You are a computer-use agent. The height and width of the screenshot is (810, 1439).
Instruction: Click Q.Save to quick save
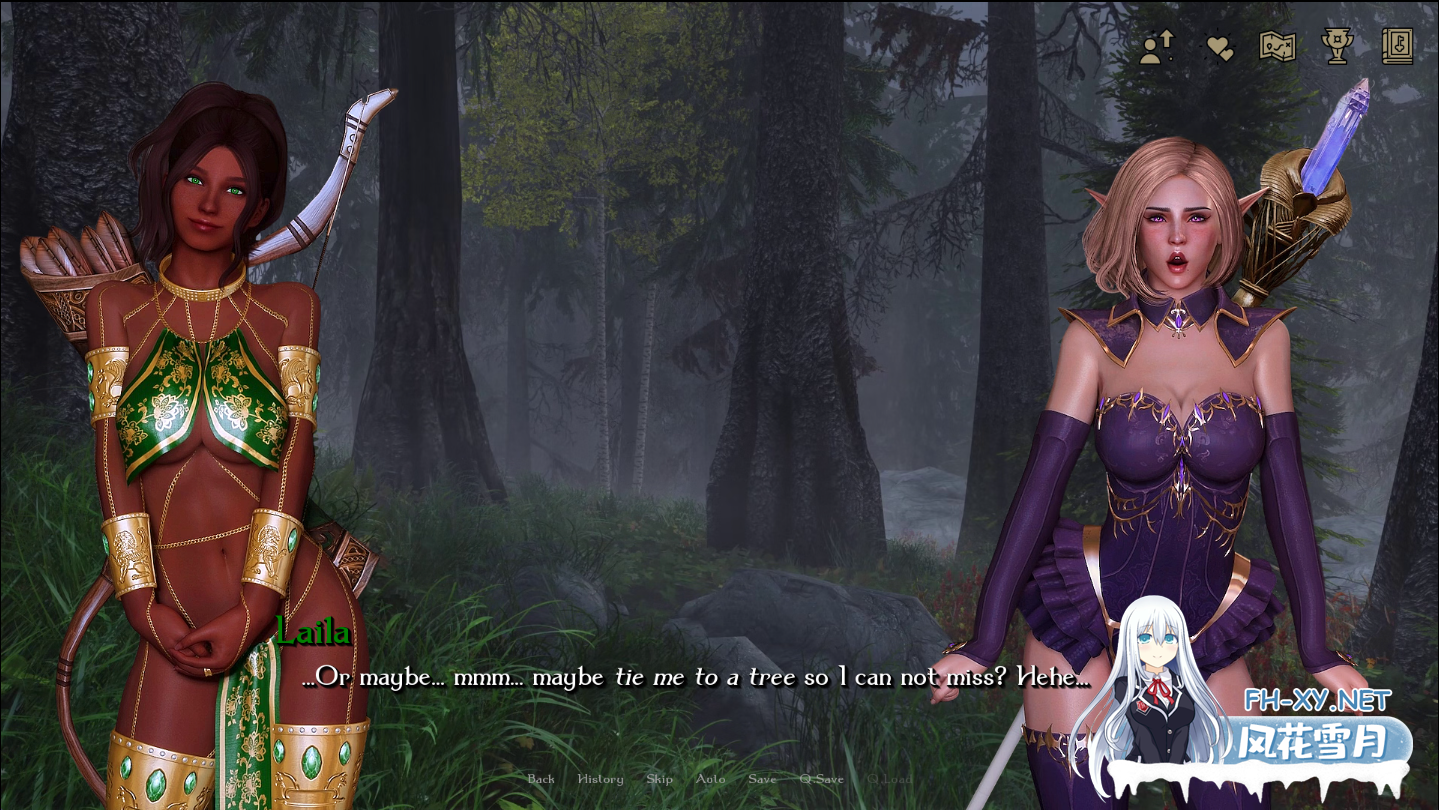(x=821, y=779)
